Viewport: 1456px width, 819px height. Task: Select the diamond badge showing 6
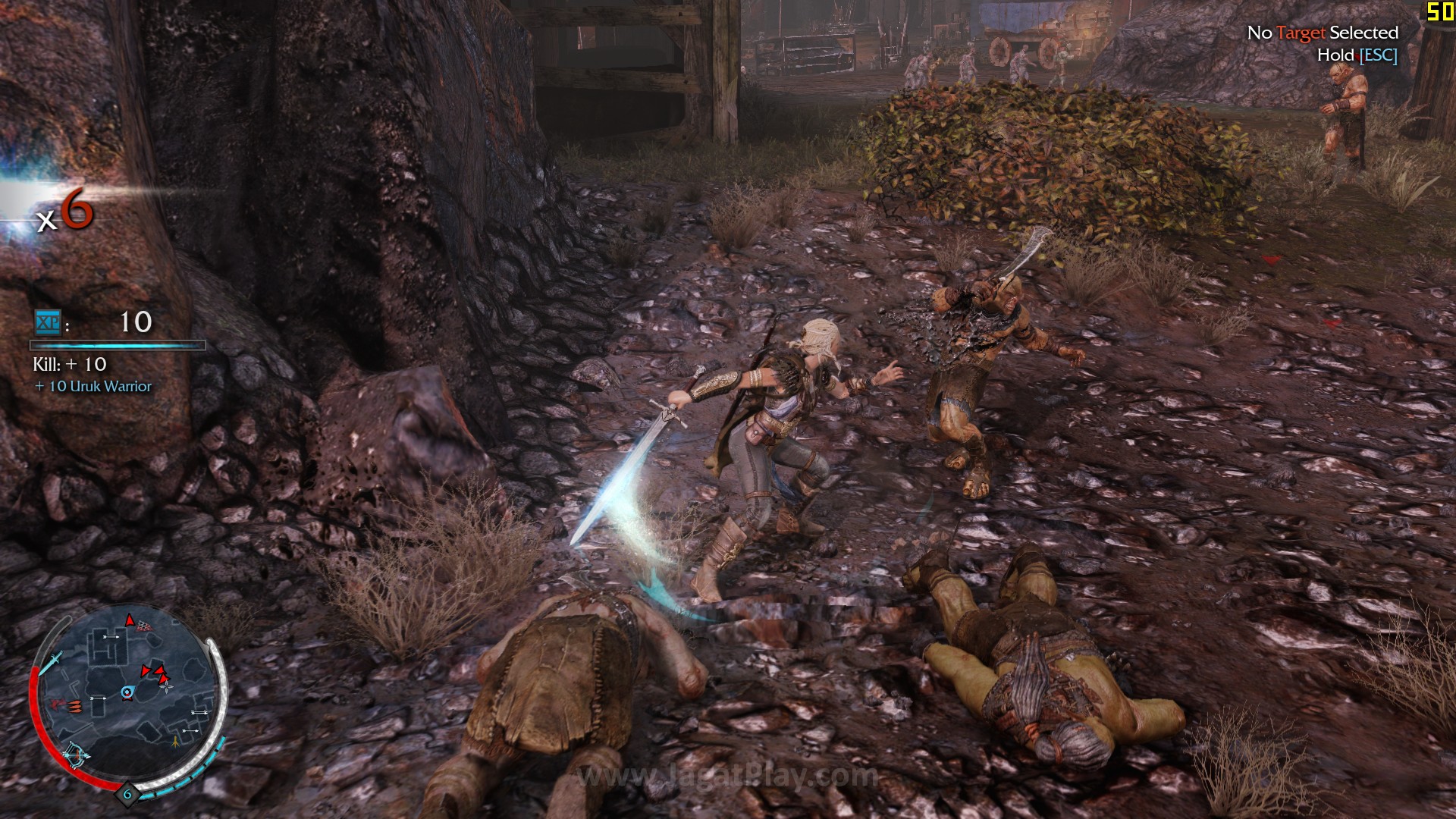(127, 795)
